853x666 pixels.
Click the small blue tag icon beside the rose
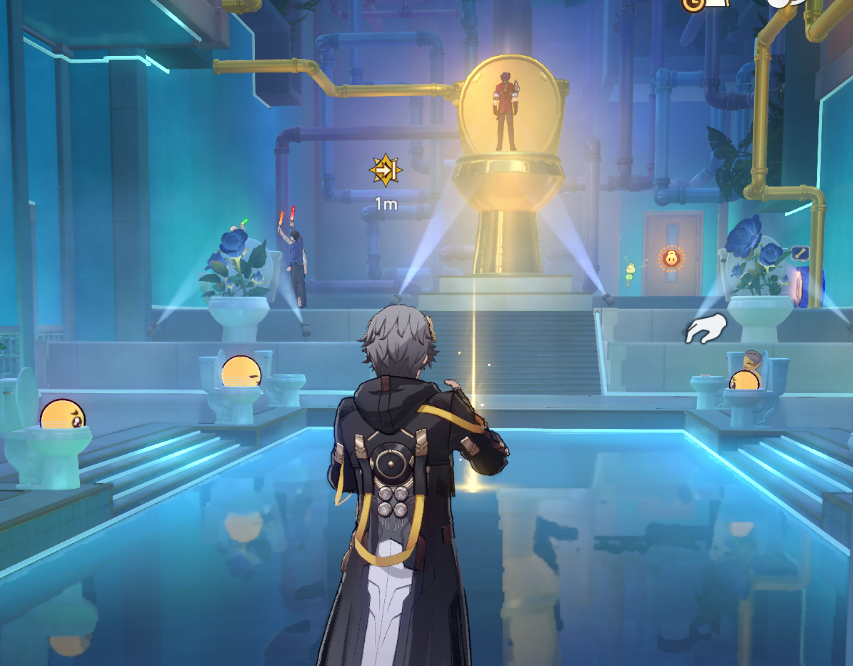click(799, 253)
